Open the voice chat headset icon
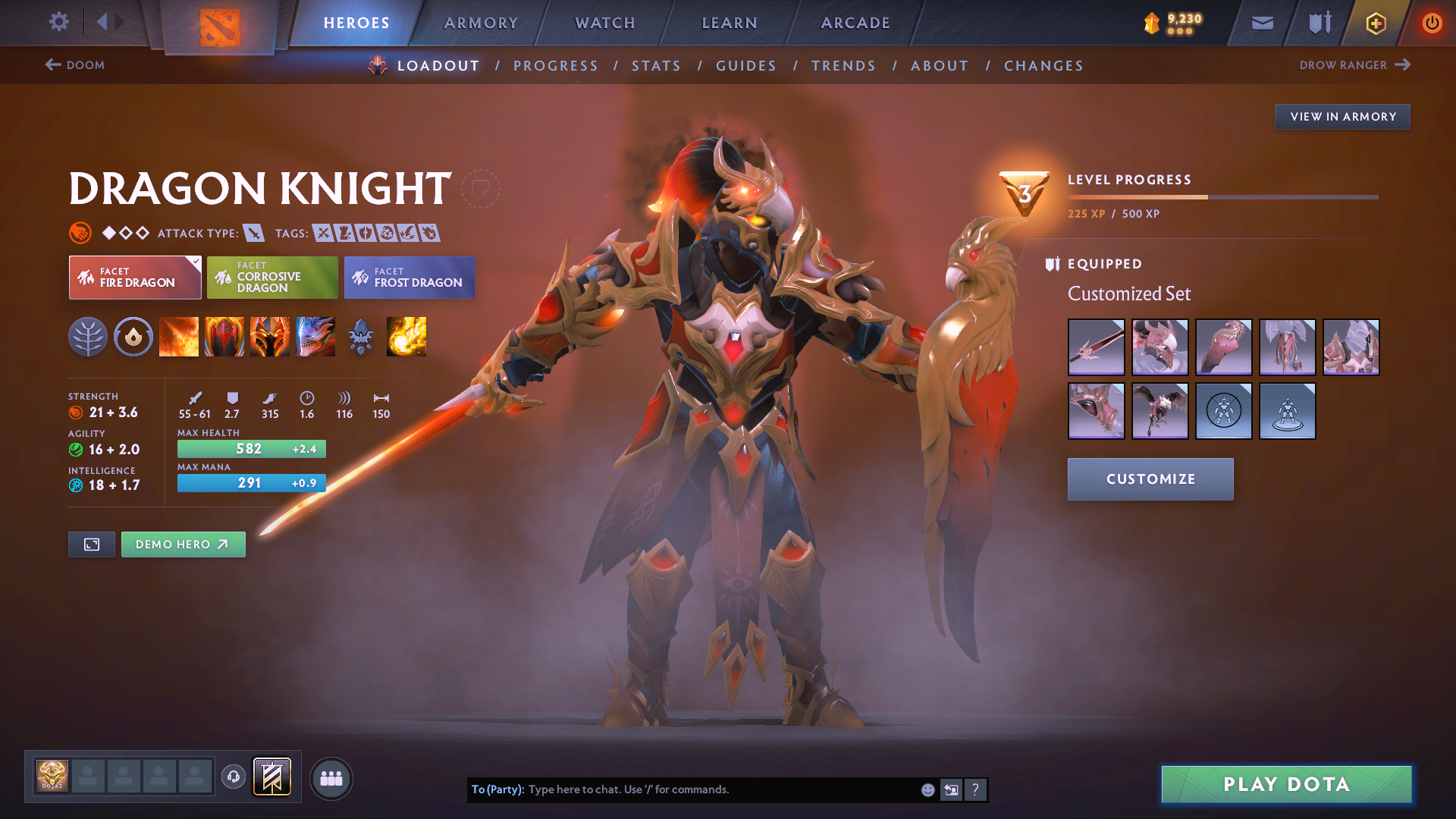 [234, 777]
